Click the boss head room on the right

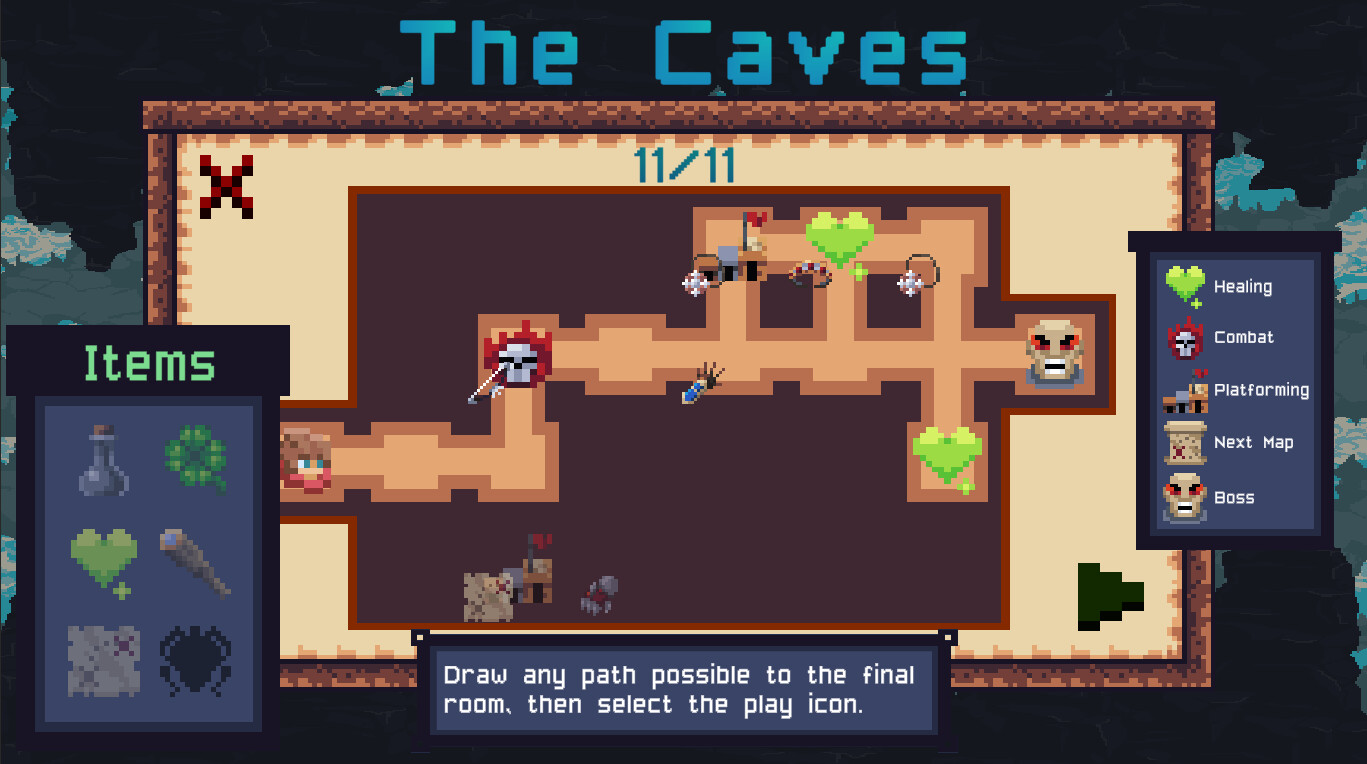pos(1053,355)
